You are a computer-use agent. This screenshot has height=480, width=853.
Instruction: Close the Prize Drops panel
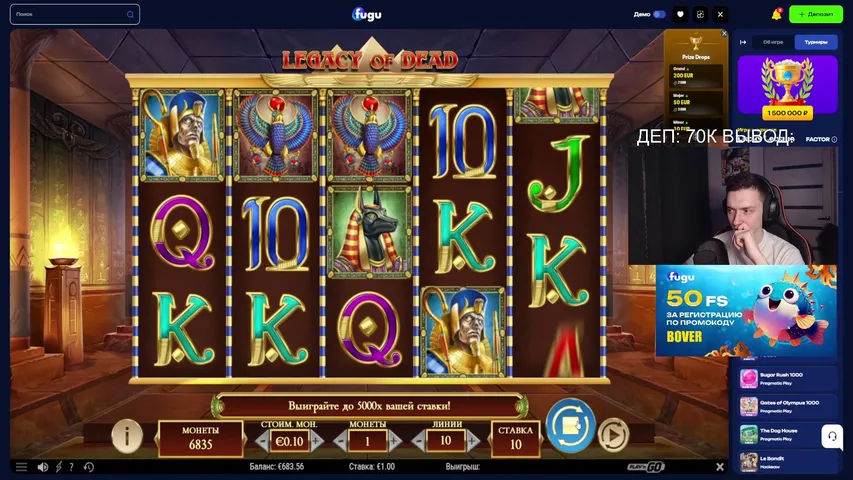click(725, 34)
